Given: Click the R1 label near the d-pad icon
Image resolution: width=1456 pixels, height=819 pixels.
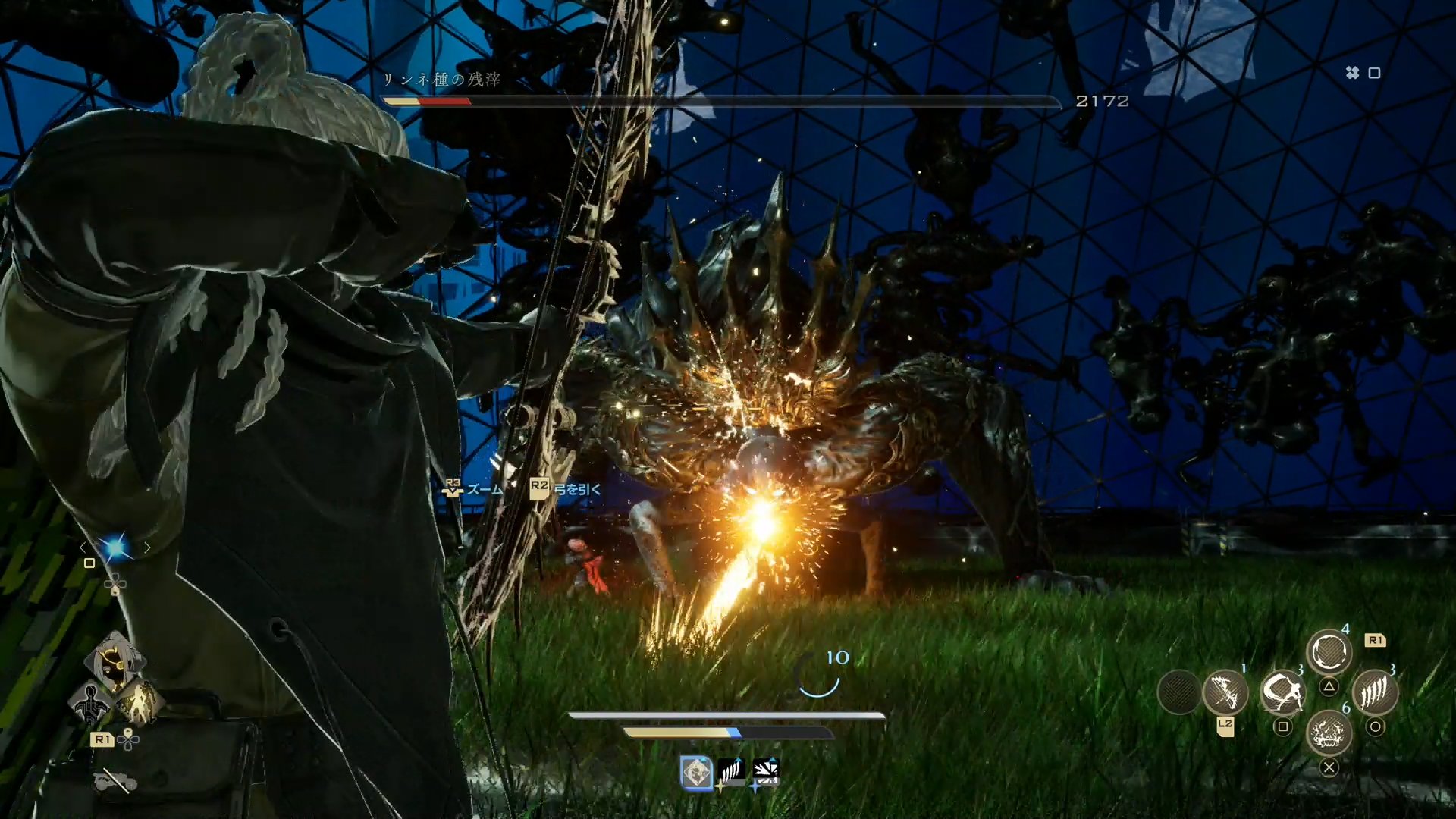Looking at the screenshot, I should click(x=103, y=739).
